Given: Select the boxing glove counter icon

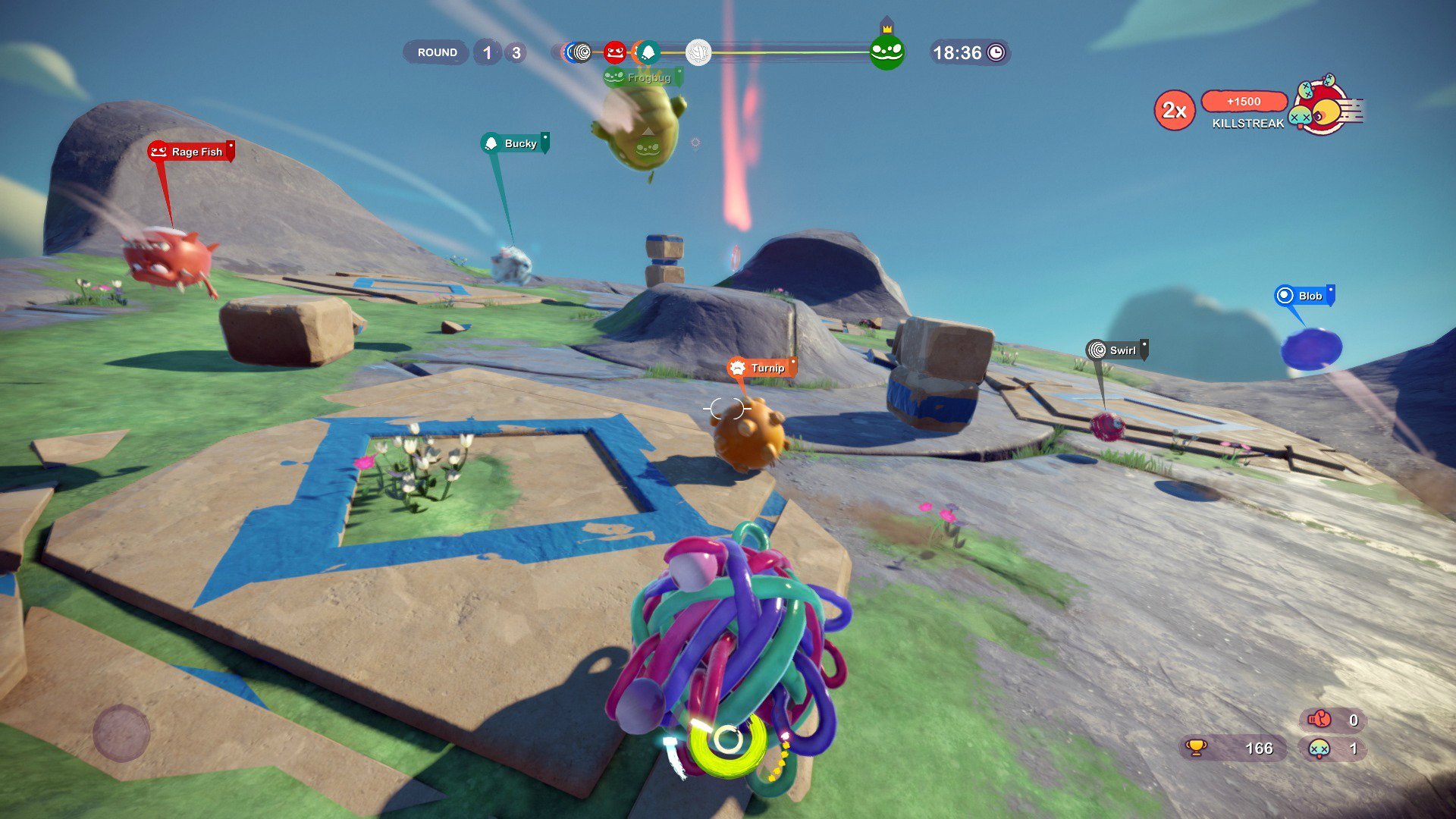Looking at the screenshot, I should [1319, 719].
